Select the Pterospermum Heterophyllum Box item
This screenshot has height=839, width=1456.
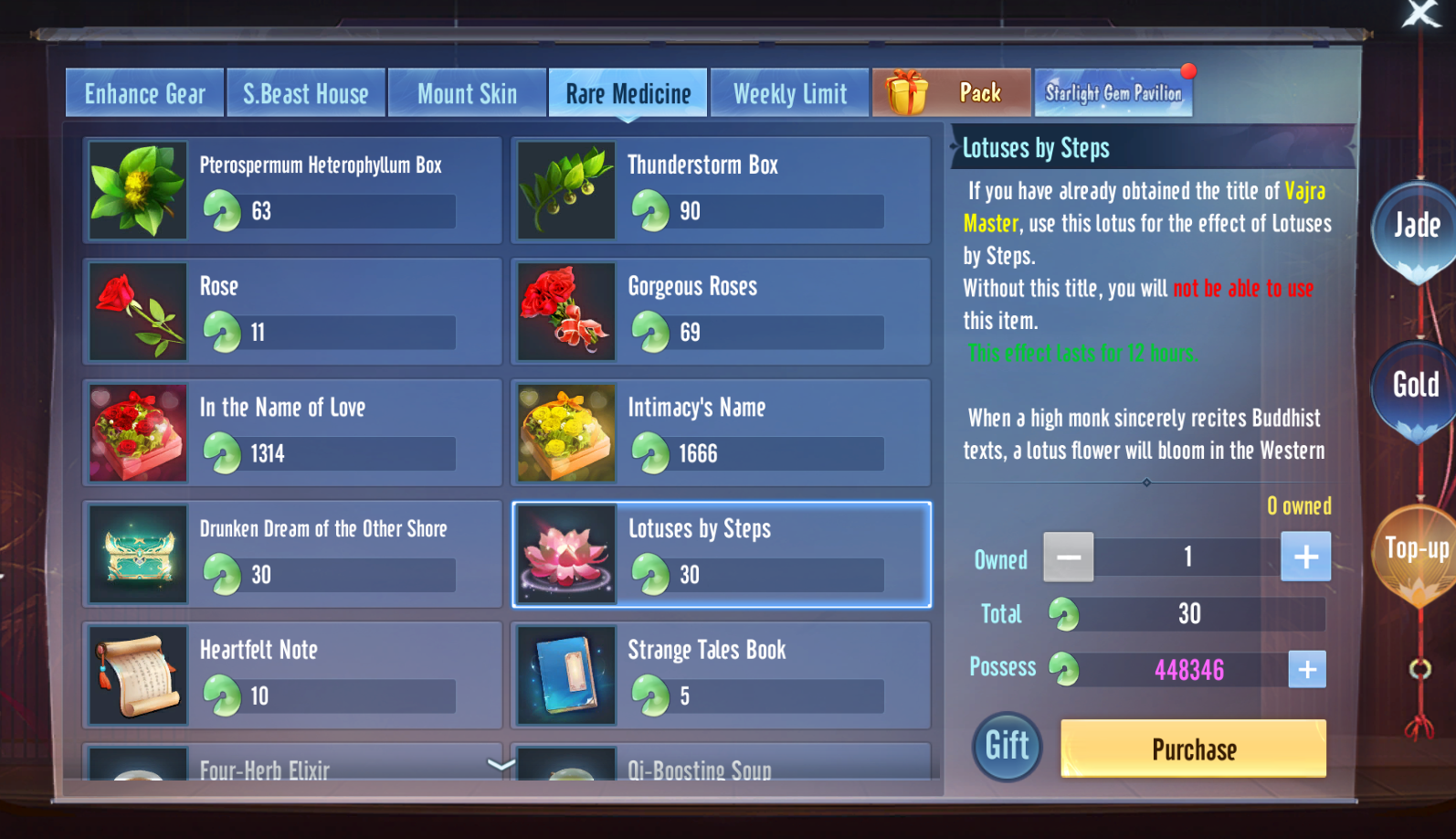tap(292, 190)
